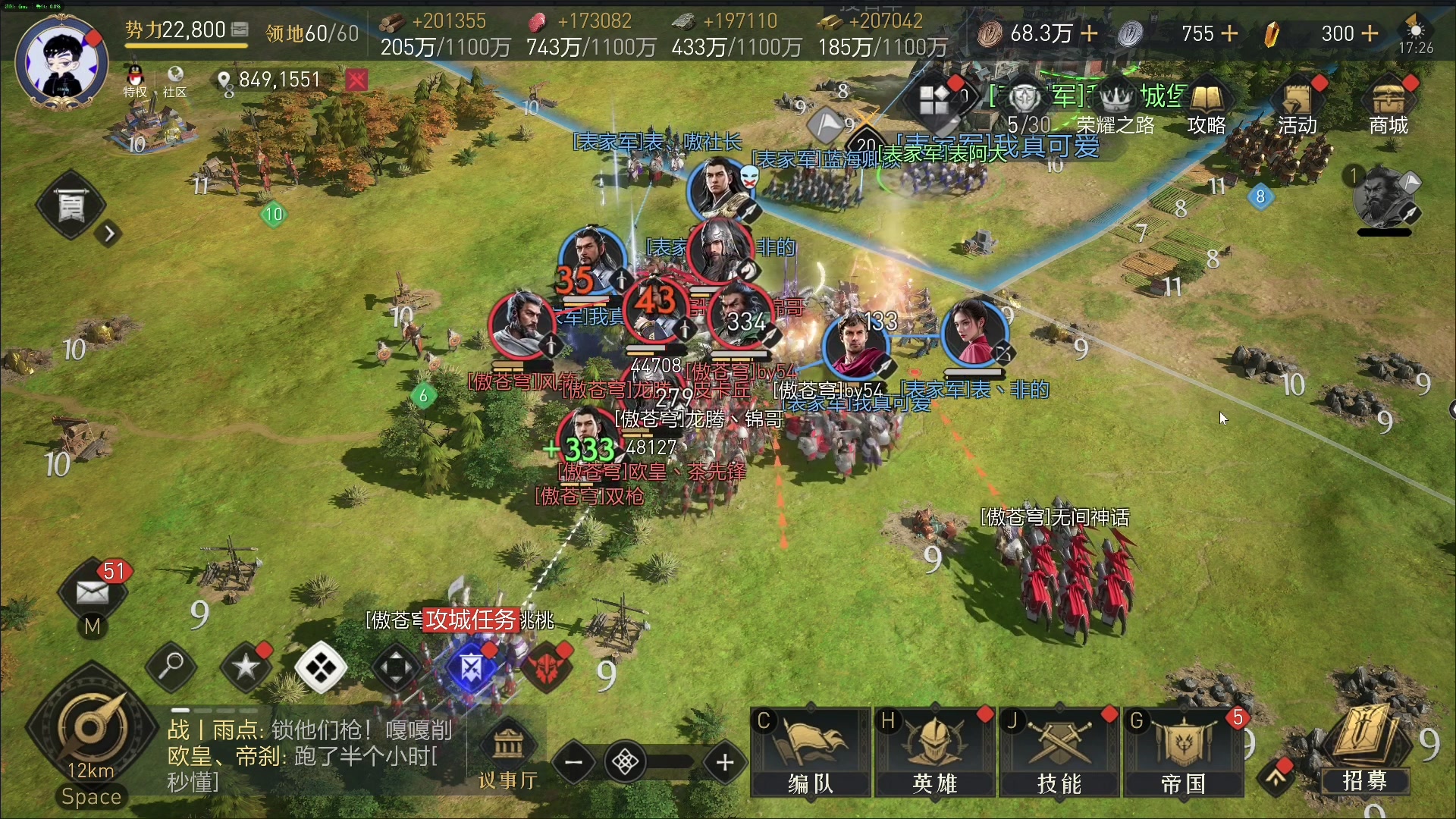This screenshot has width=1456, height=819.
Task: Select the 攻城任务 siege task label
Action: pos(471,620)
